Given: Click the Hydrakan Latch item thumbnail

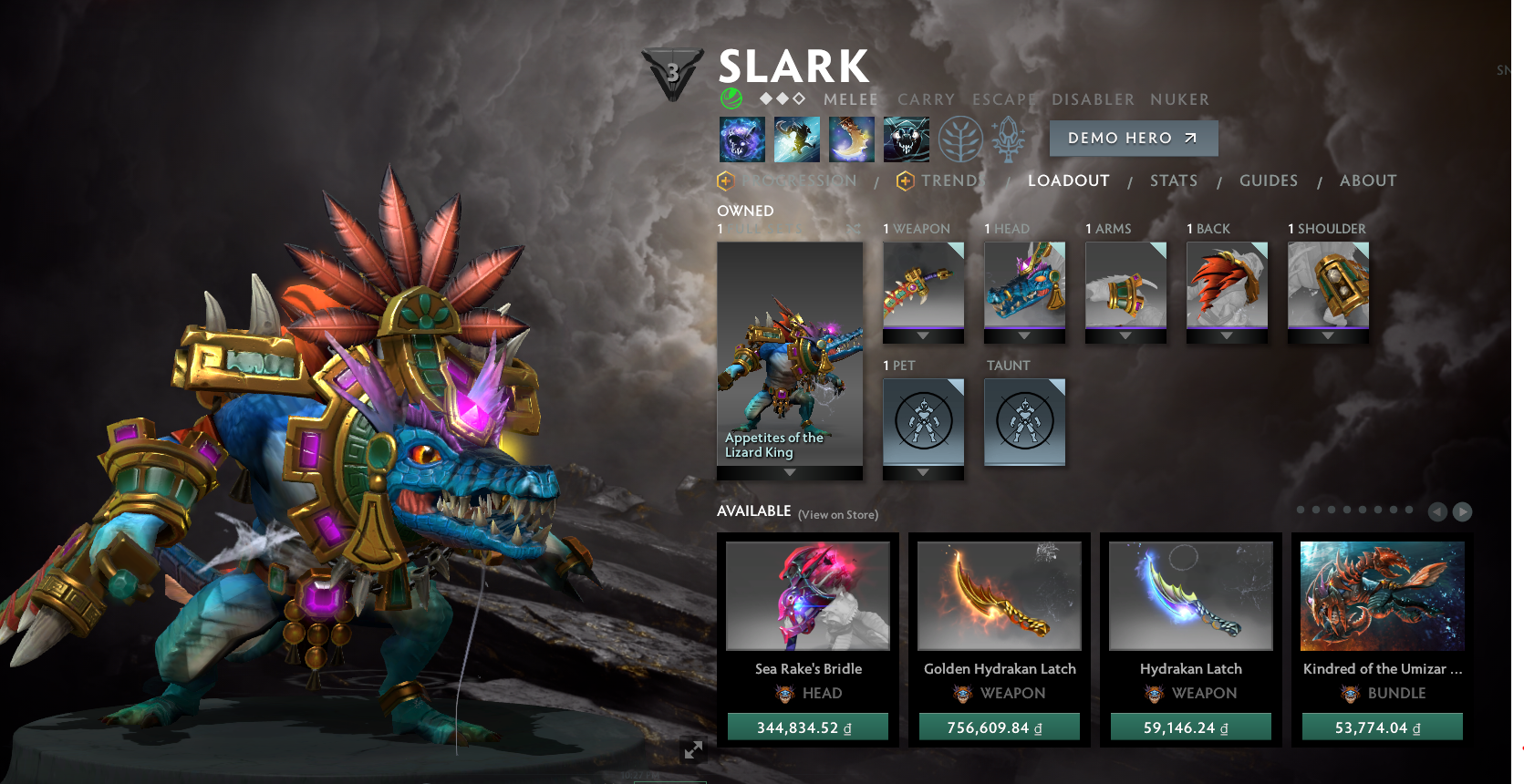Looking at the screenshot, I should tap(1190, 594).
